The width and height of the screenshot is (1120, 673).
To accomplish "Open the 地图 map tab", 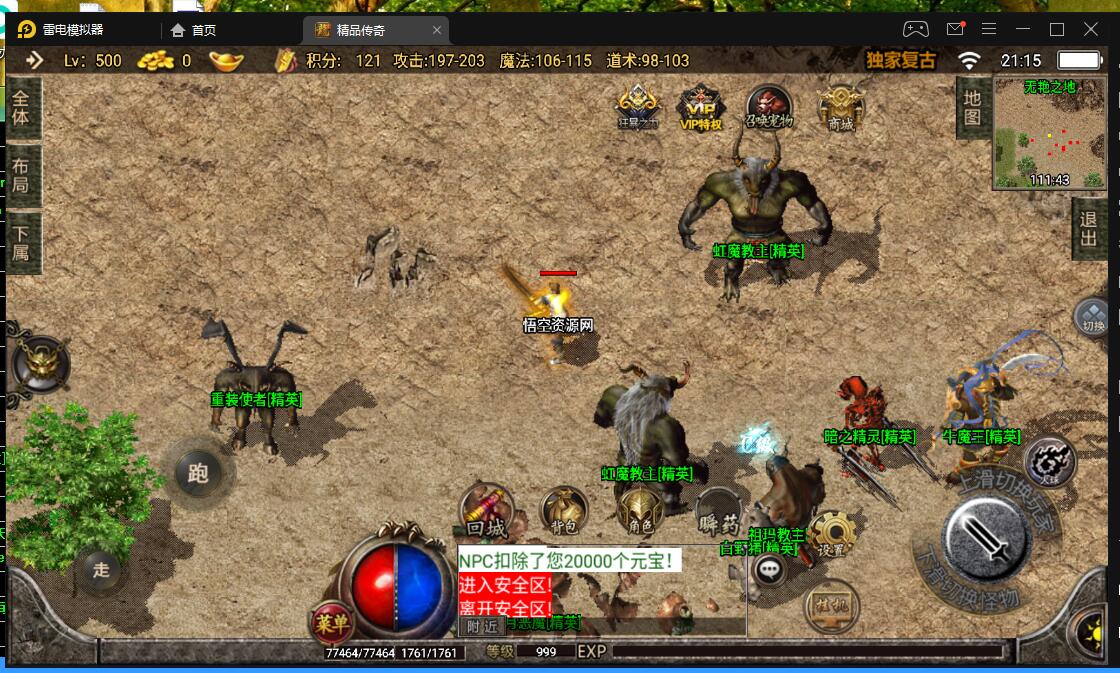I will [x=972, y=108].
